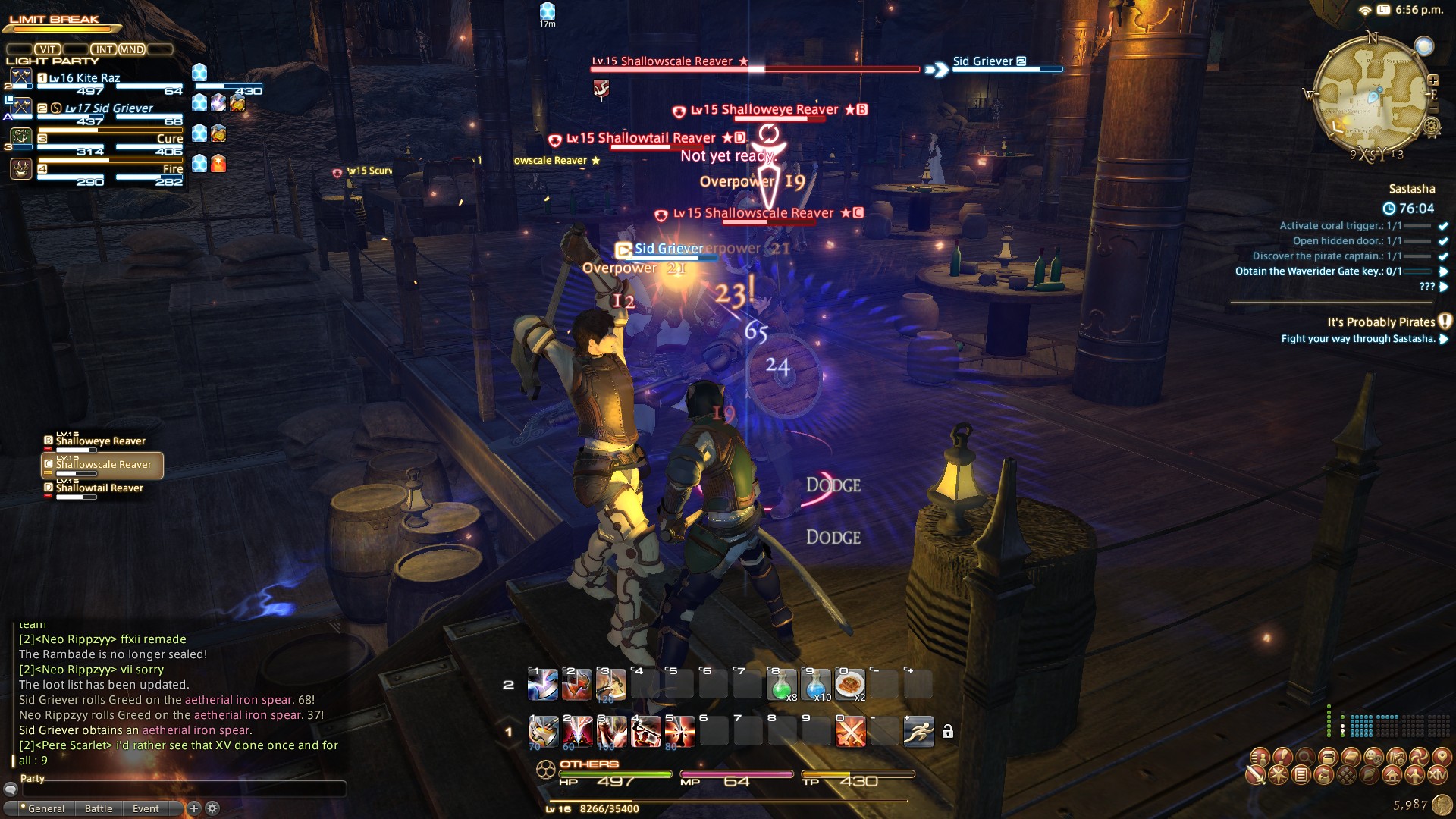The width and height of the screenshot is (1456, 819).
Task: Add a new chat log tab
Action: point(194,808)
